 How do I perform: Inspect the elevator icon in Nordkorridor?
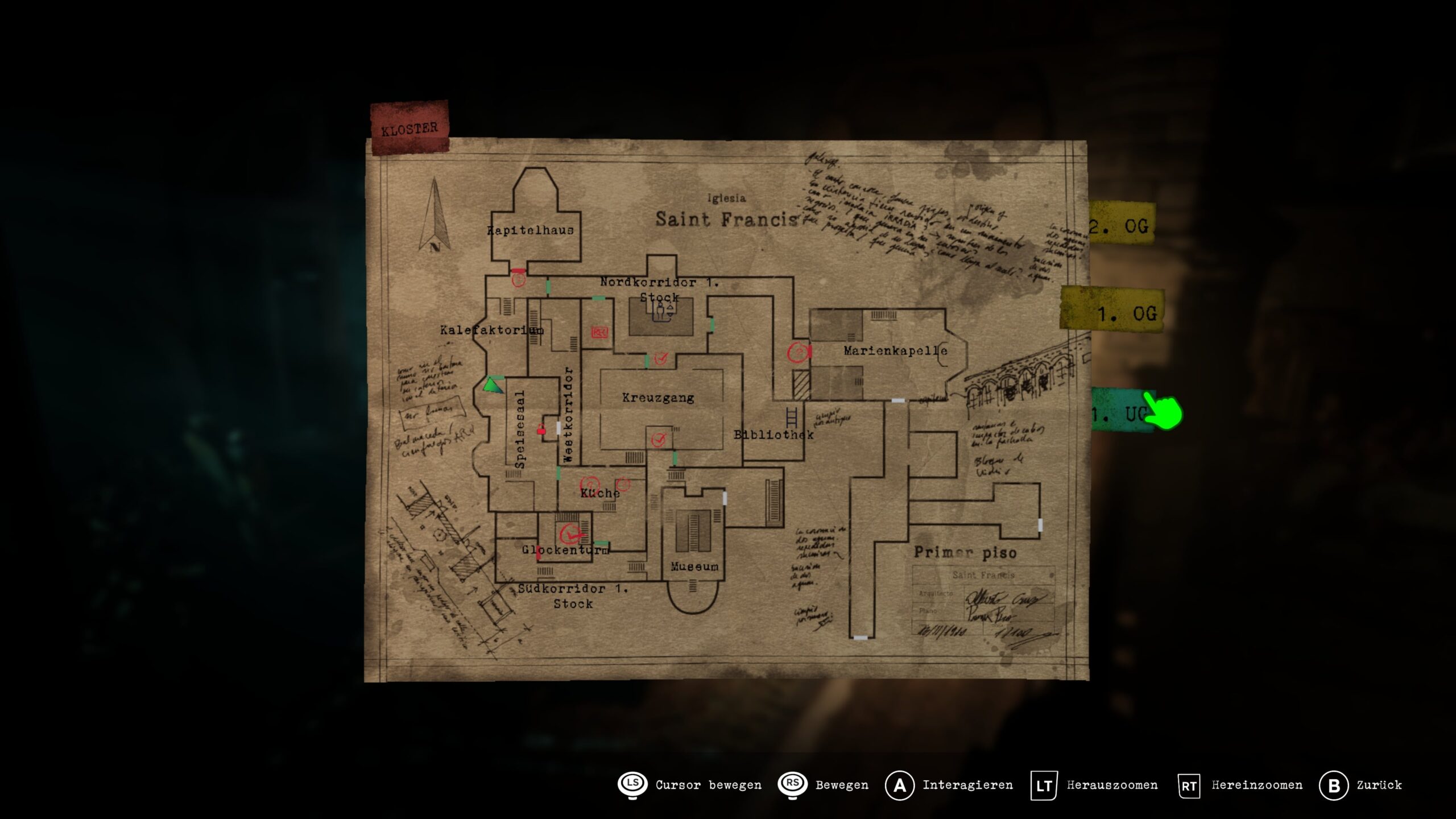tap(661, 311)
